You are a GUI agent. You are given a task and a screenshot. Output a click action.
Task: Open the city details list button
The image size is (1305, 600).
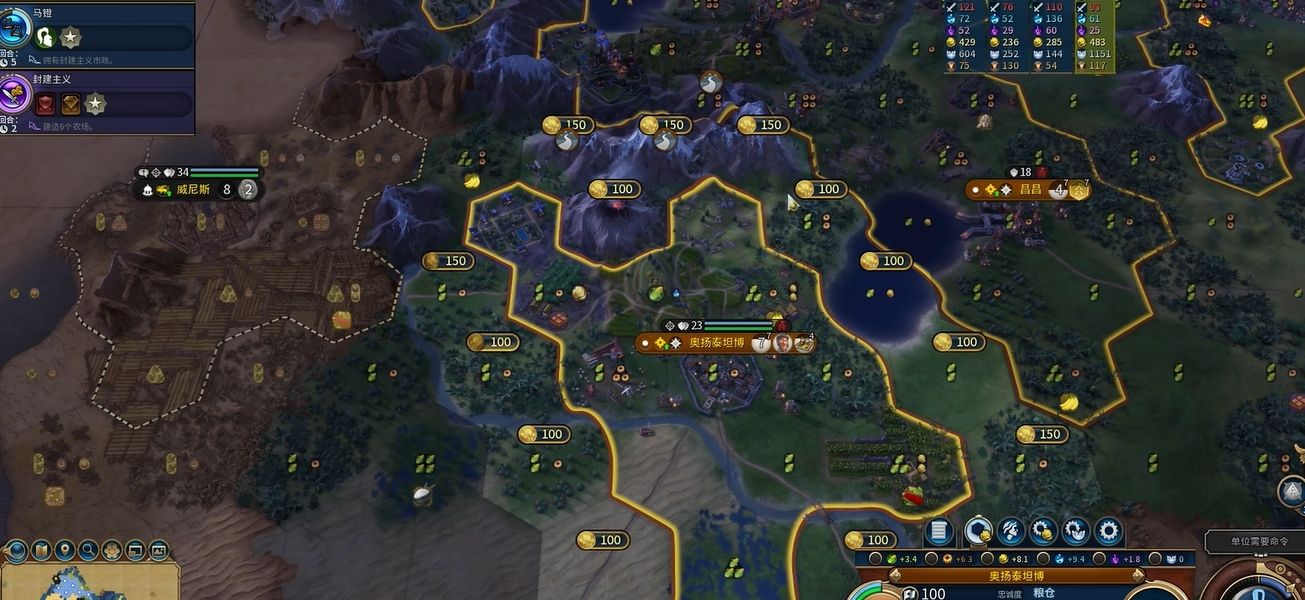(x=938, y=532)
